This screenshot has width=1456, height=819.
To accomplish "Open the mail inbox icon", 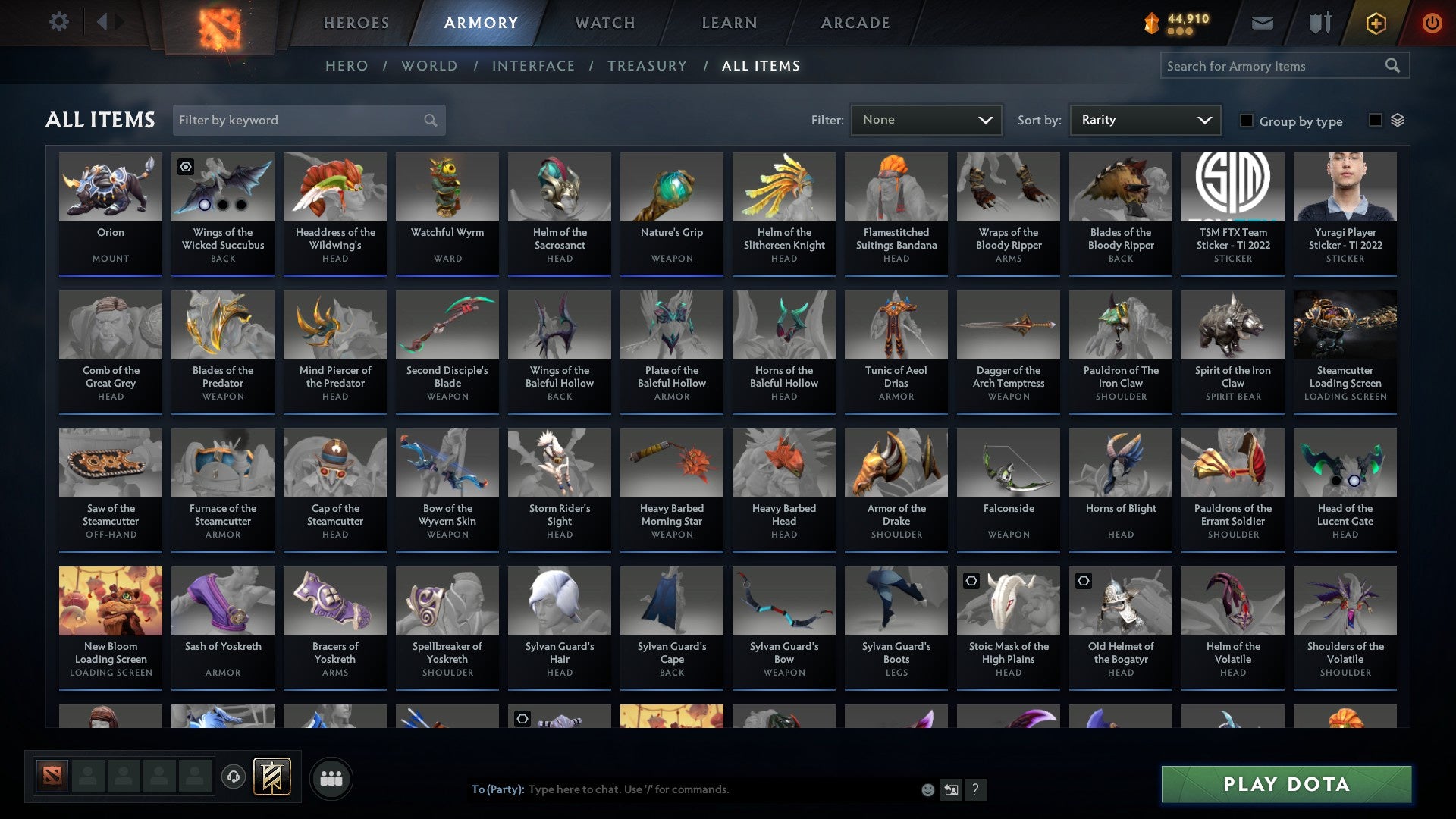I will (1261, 23).
